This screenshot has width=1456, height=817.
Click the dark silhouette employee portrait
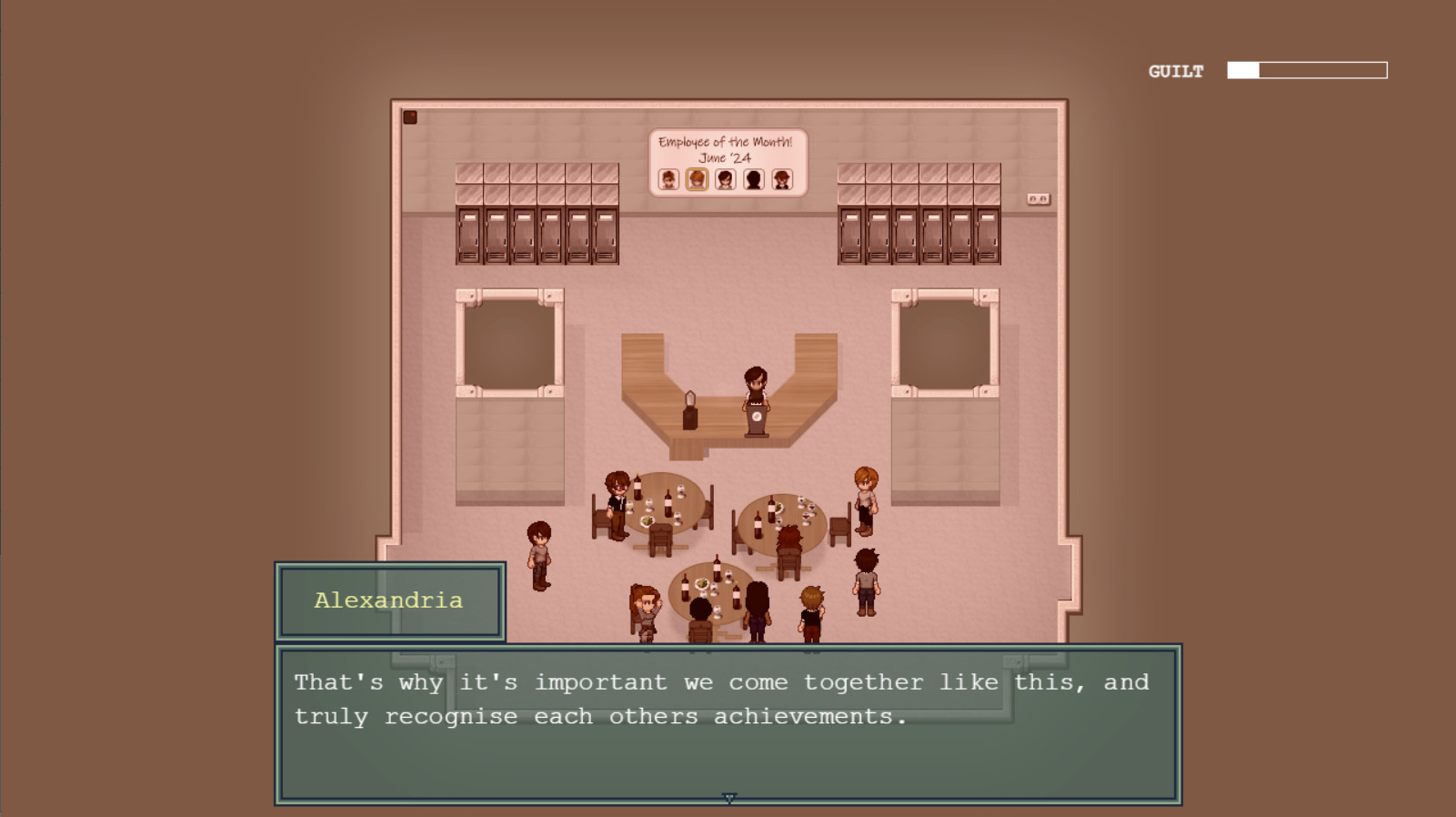click(x=753, y=179)
